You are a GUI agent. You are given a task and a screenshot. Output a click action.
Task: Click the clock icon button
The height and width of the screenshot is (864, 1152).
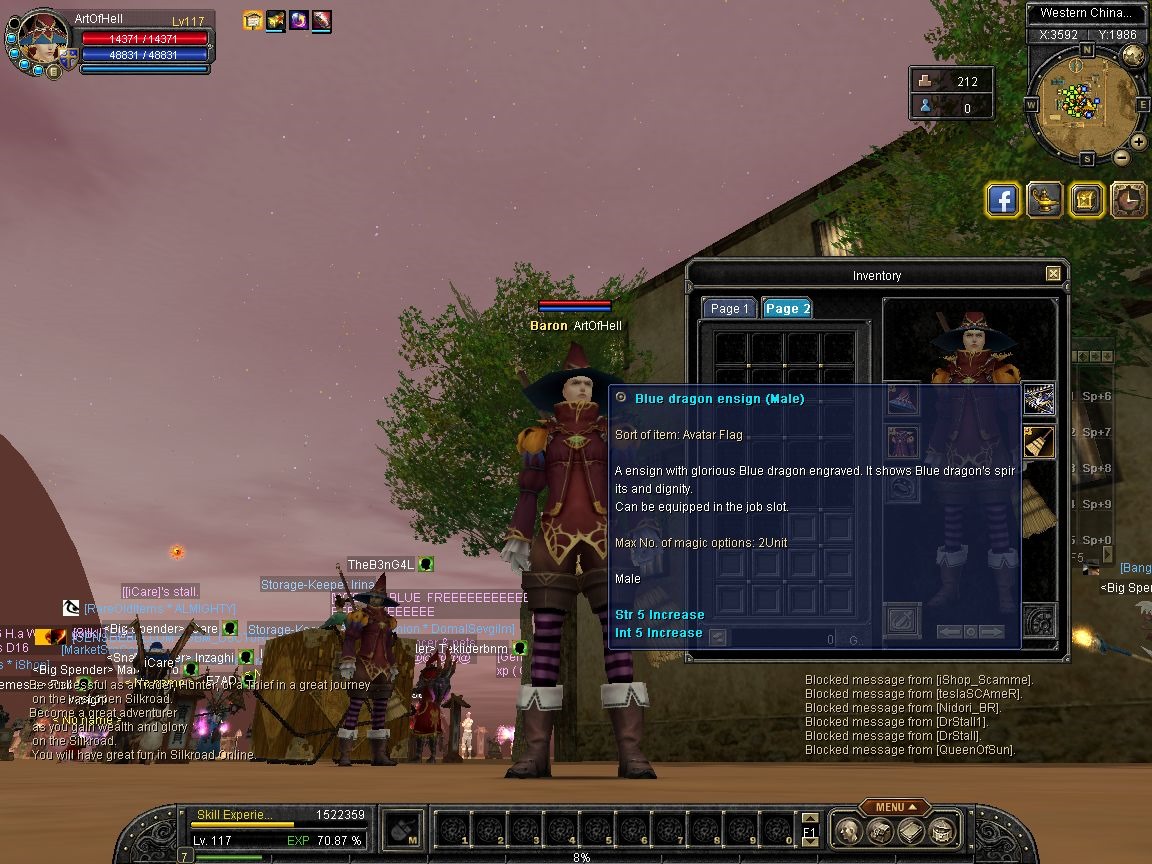point(1128,200)
